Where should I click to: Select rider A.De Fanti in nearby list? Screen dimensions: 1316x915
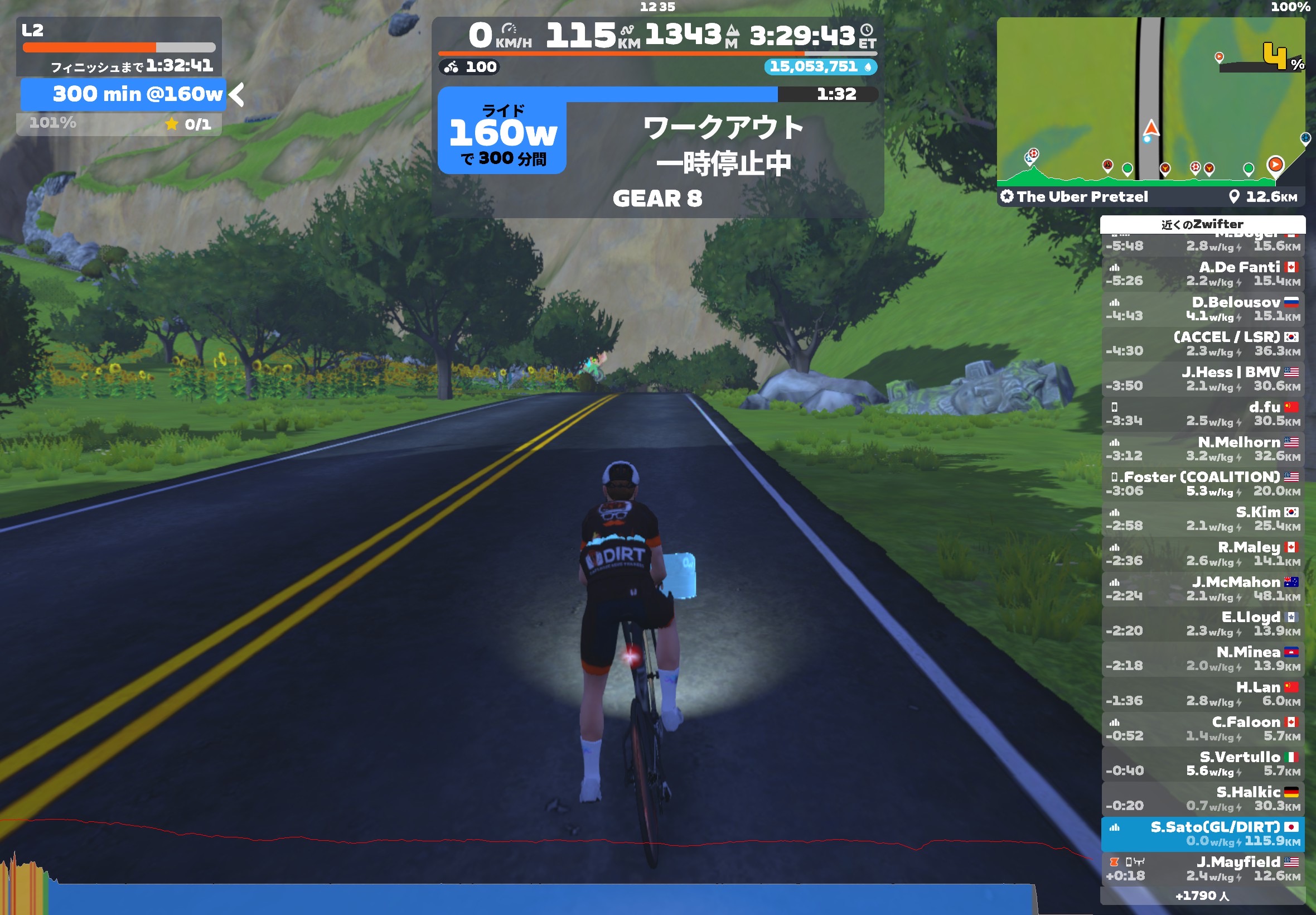(1202, 274)
